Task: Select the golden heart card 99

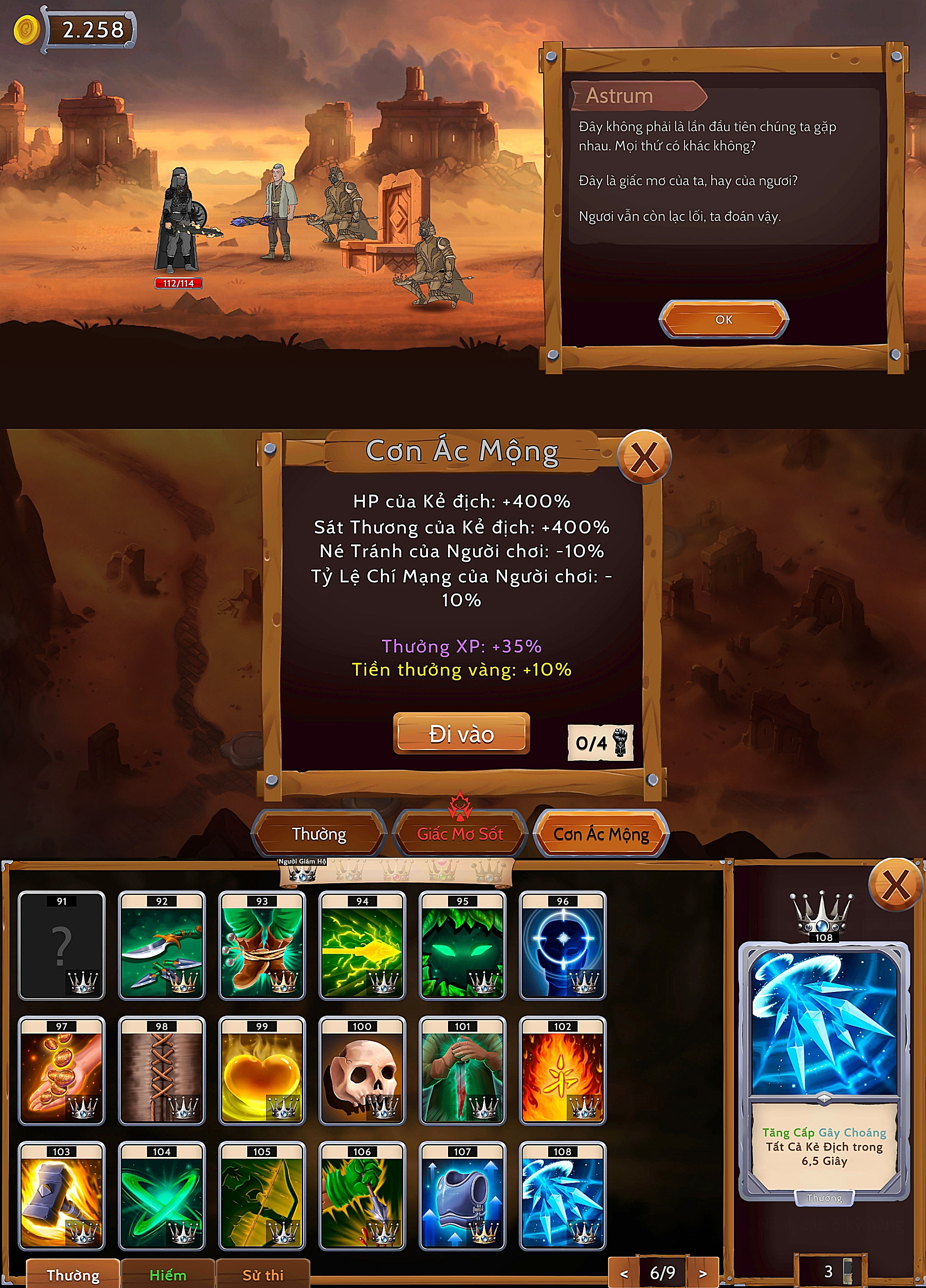Action: (262, 1071)
